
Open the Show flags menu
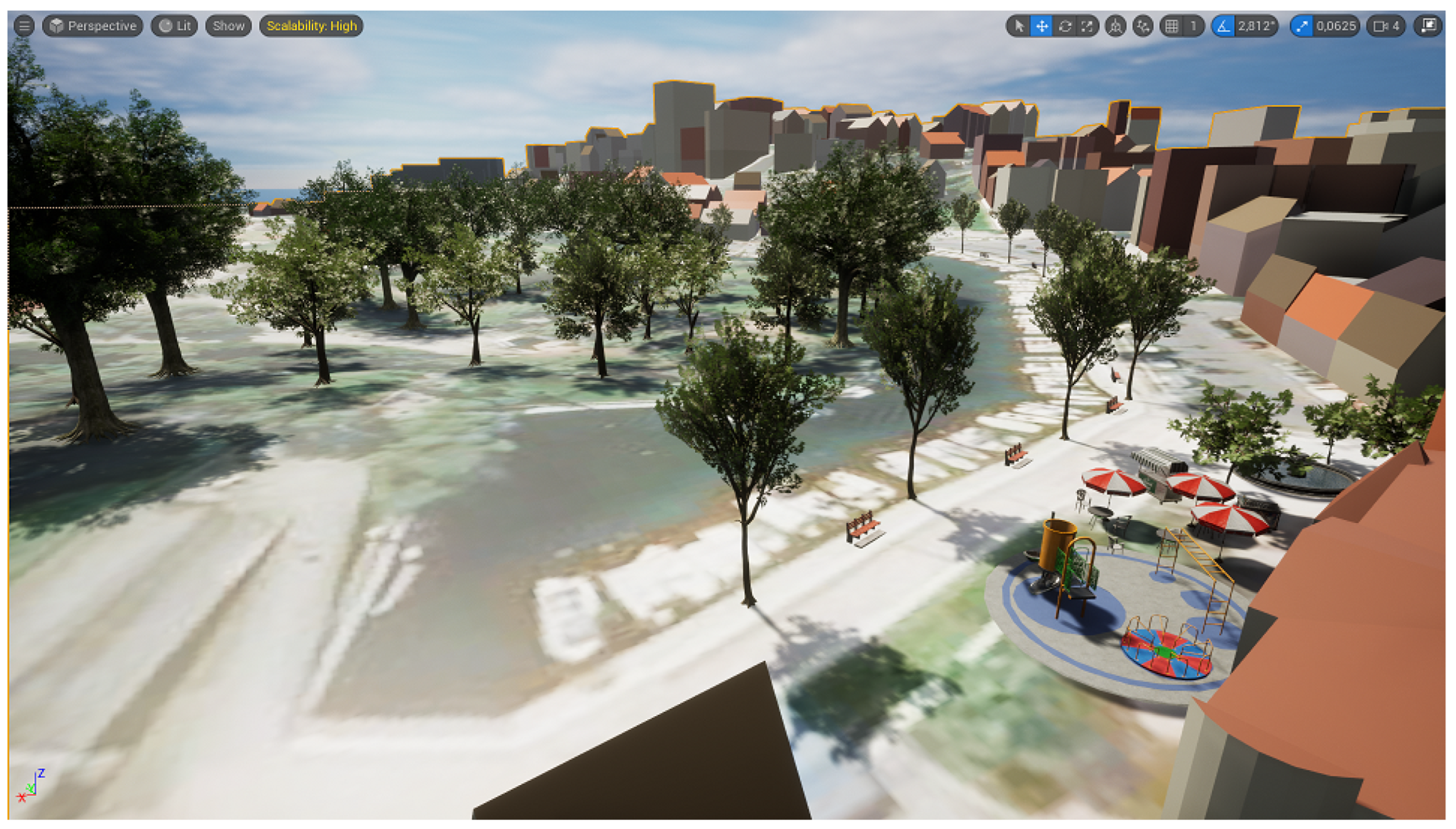(228, 26)
